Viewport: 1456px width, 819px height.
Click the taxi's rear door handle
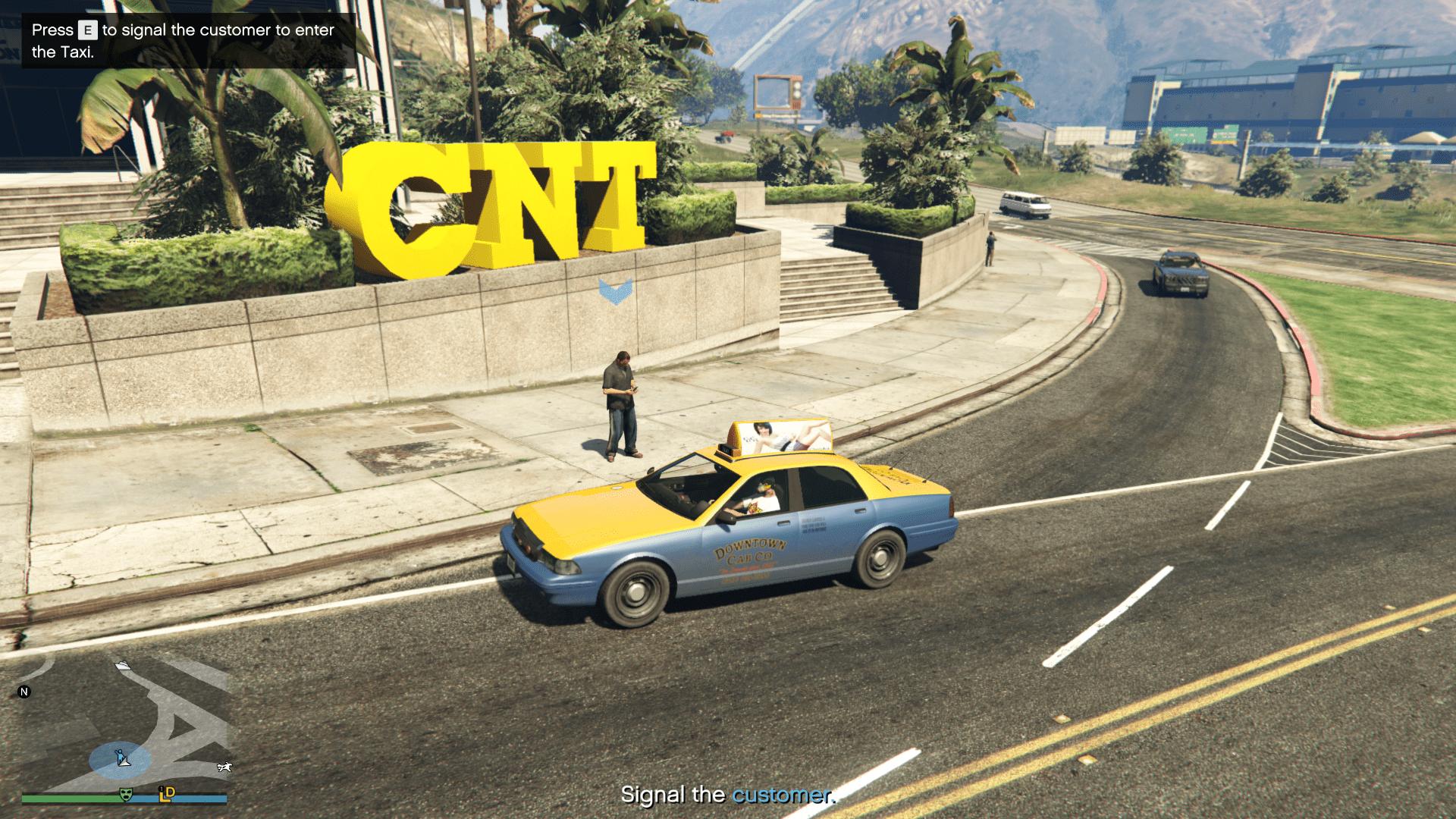(x=861, y=510)
